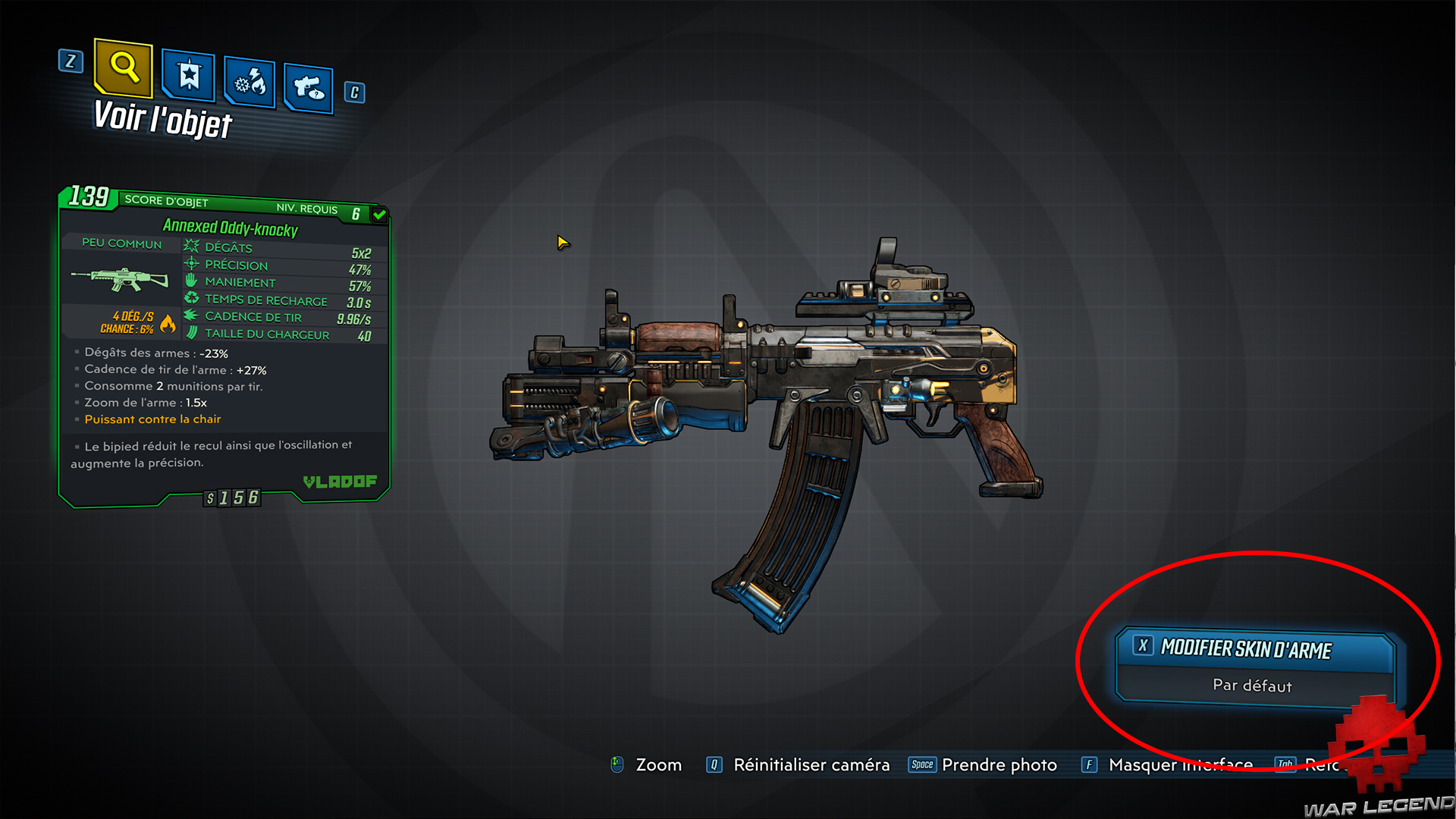Screen dimensions: 1456x819
Task: Click Prendre photo action
Action: coord(999,764)
